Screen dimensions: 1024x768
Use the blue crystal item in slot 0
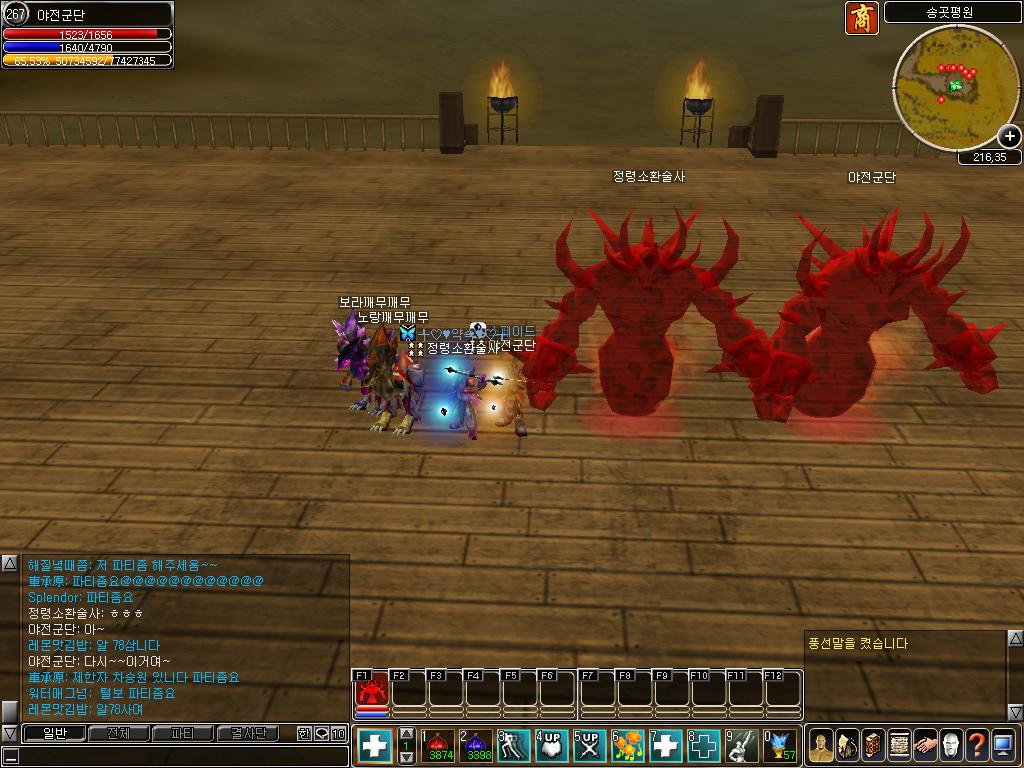[779, 746]
